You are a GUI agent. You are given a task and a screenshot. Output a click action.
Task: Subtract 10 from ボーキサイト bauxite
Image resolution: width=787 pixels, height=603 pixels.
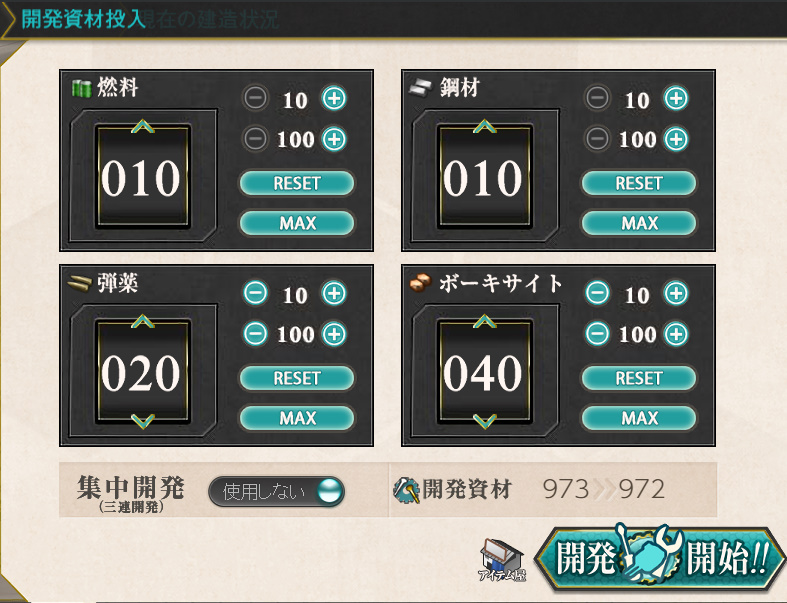click(x=598, y=294)
